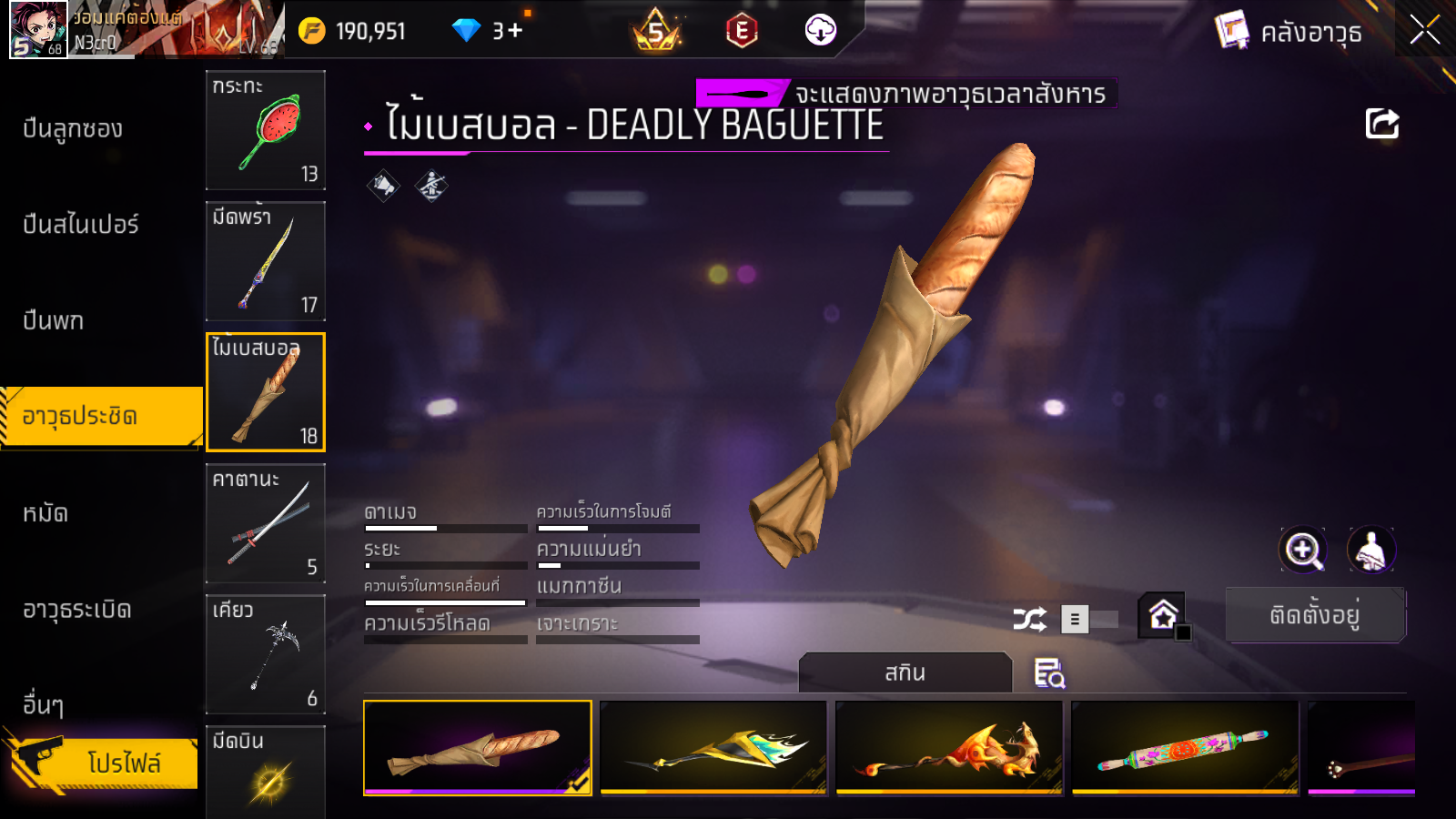The height and width of the screenshot is (819, 1456).
Task: Select the มีดพร้า machete weapon
Action: coord(265,261)
